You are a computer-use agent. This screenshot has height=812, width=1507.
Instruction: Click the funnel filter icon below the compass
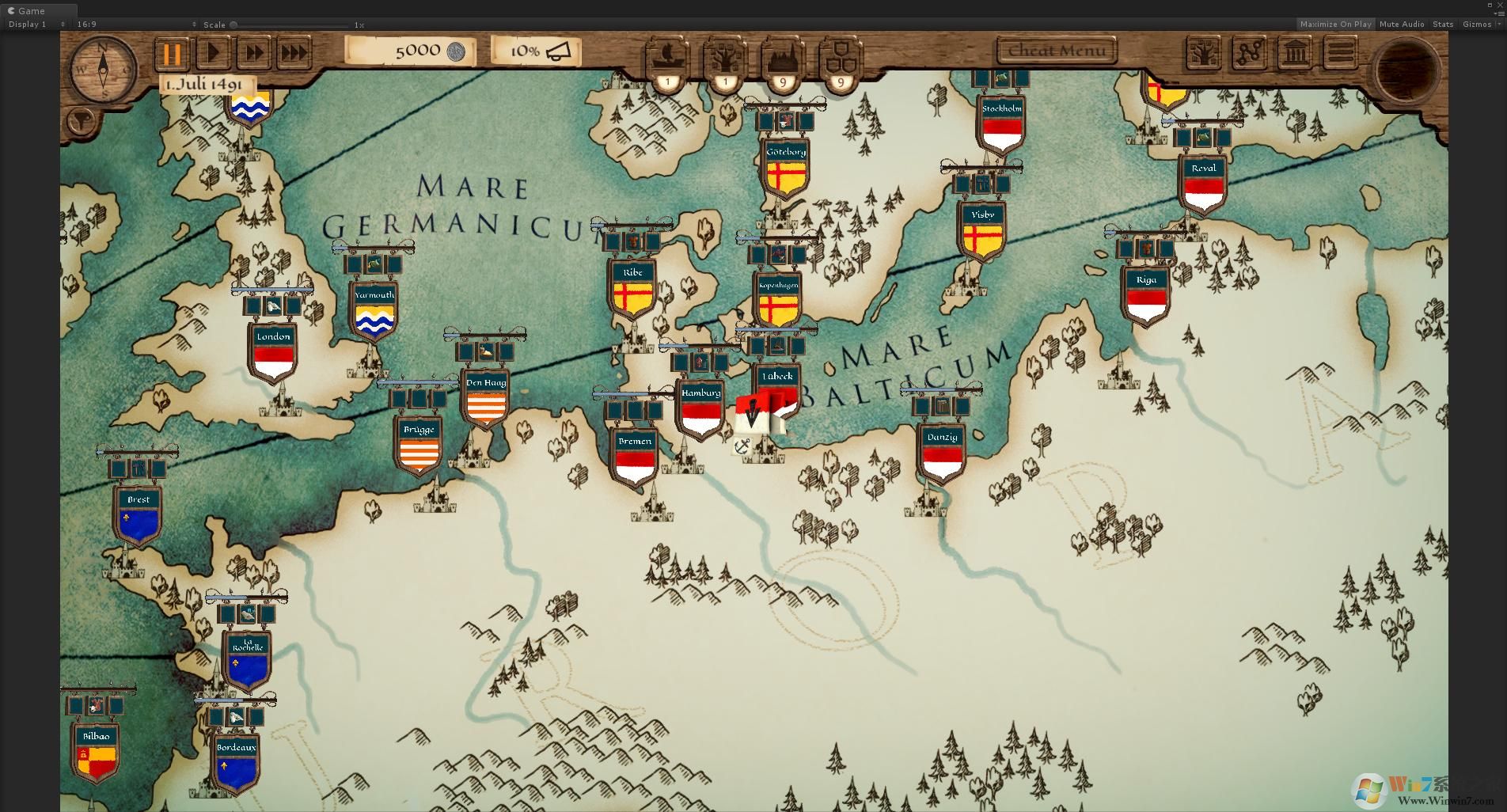pyautogui.click(x=81, y=121)
